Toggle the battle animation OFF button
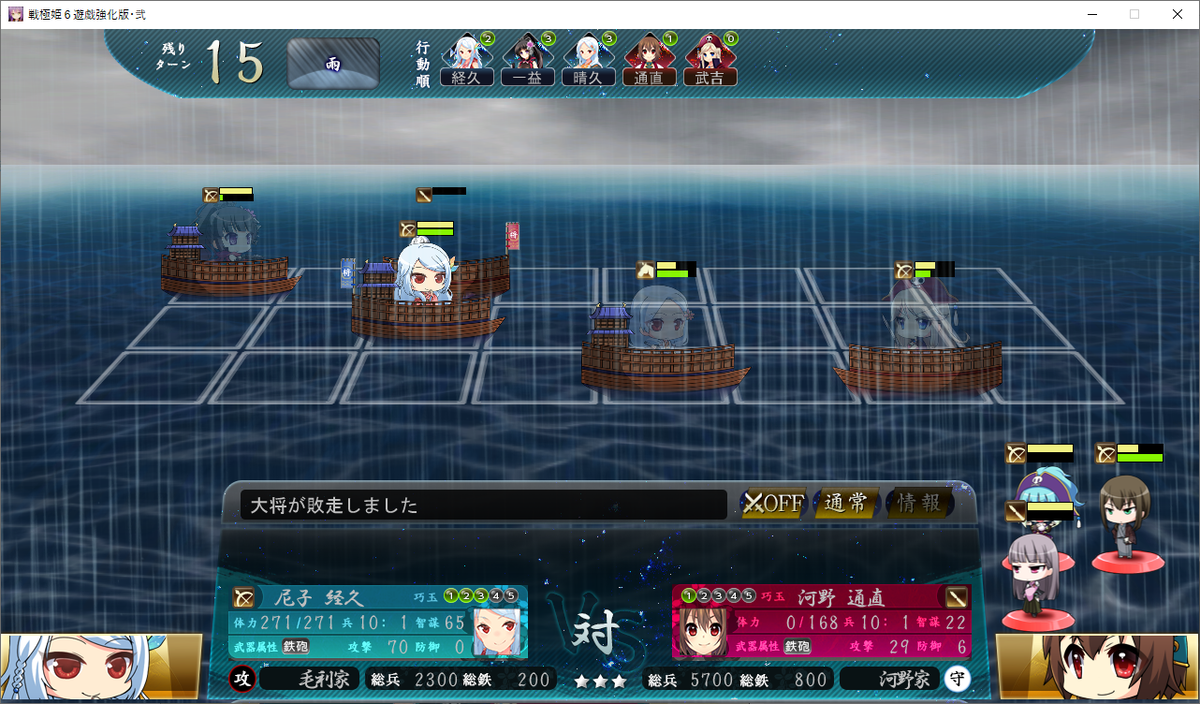The image size is (1200, 704). click(773, 503)
